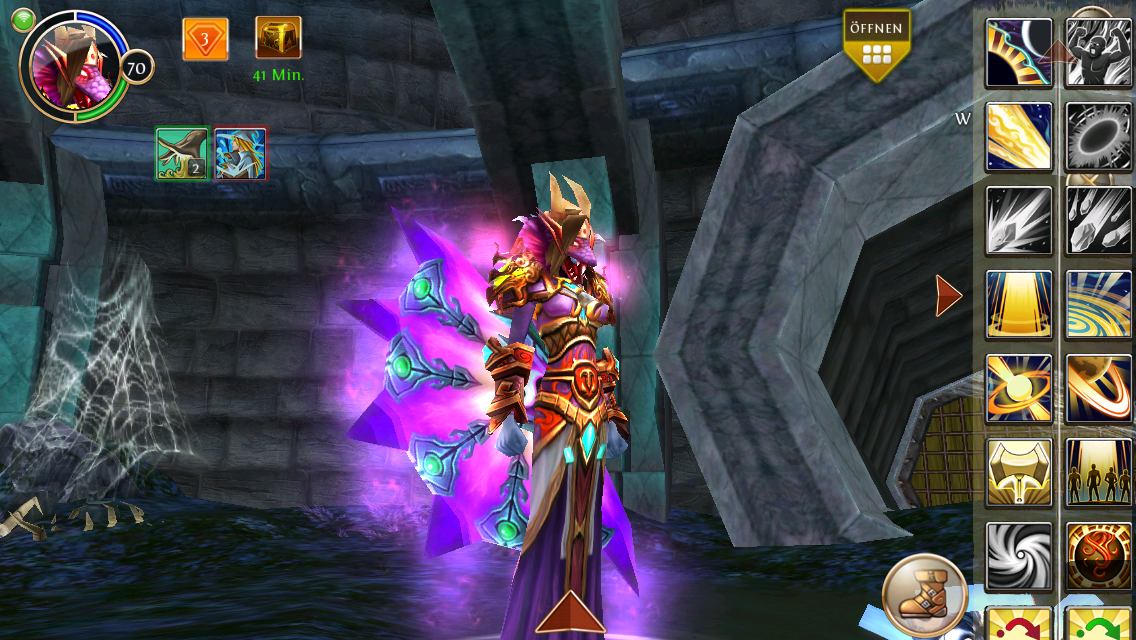Activate the glowing orb with ring ability
Screen dimensions: 1136x640
1019,388
